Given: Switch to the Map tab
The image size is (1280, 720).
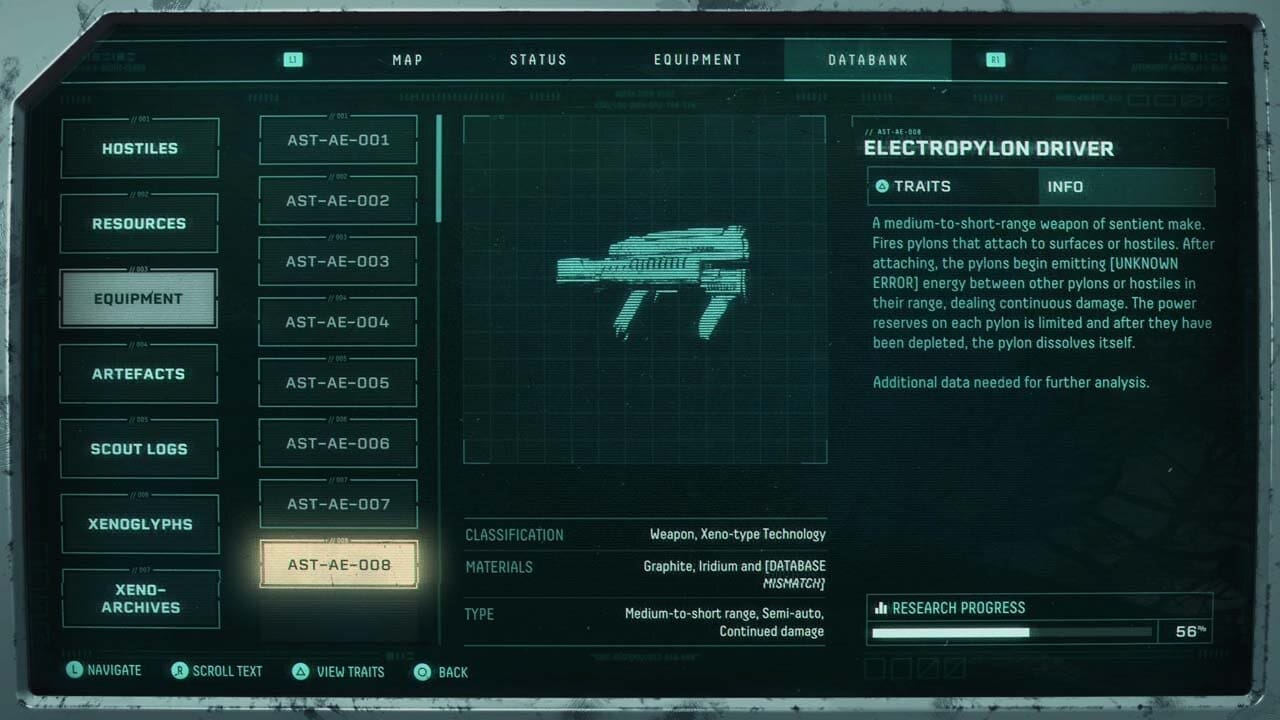Looking at the screenshot, I should pyautogui.click(x=407, y=60).
